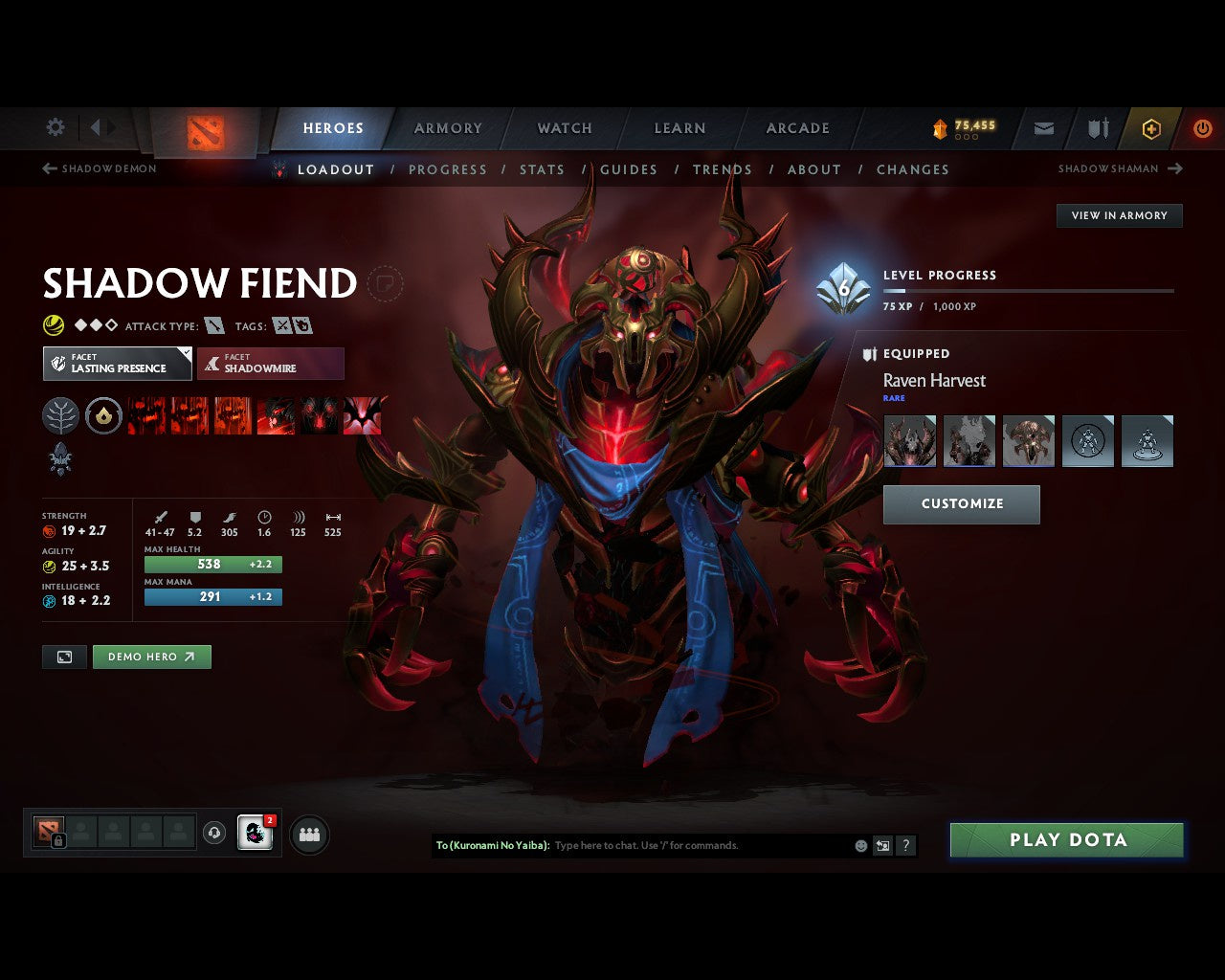
Task: Select the Lasting Presence facet
Action: coord(117,364)
